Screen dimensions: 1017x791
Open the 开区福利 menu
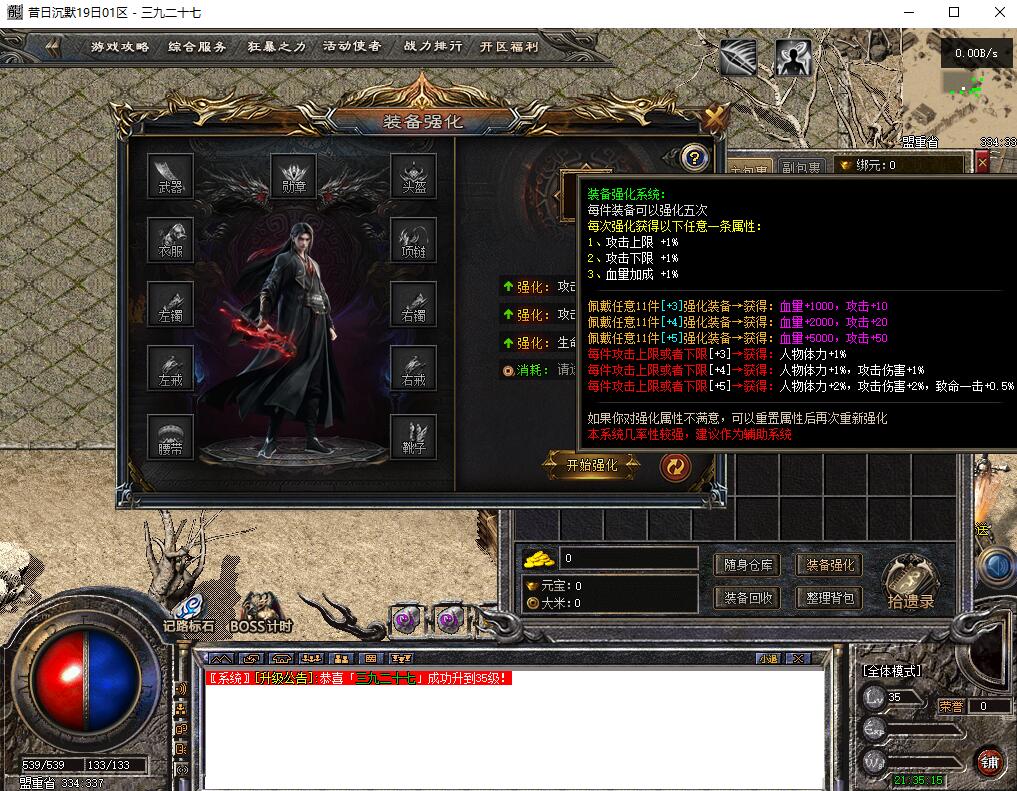pyautogui.click(x=508, y=47)
